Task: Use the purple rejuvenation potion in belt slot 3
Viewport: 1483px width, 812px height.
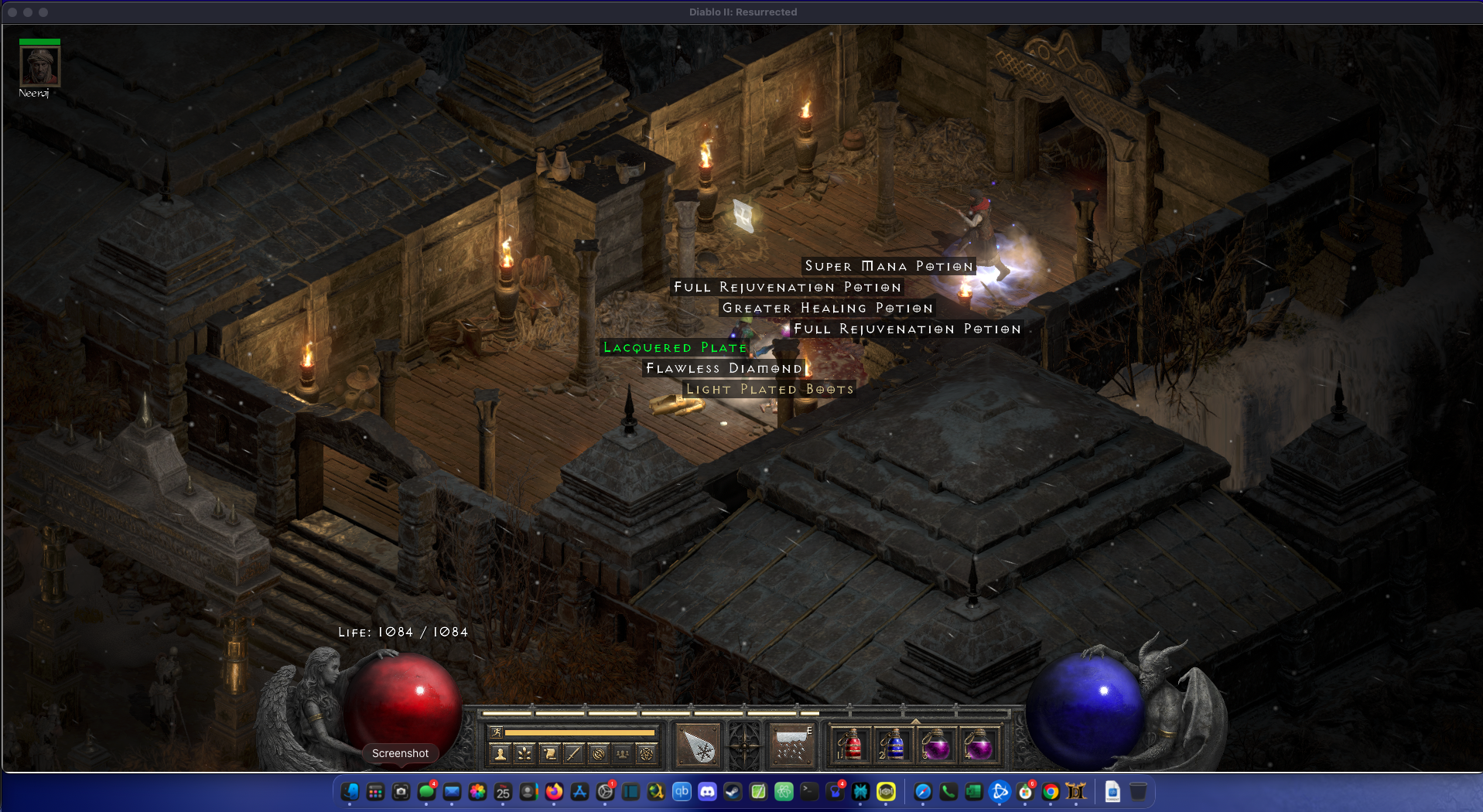Action: tap(936, 745)
